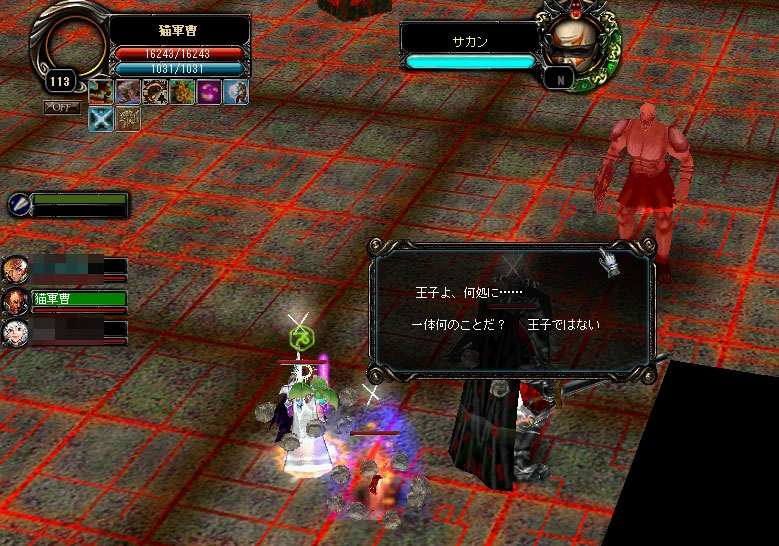Screen dimensions: 779x546
Task: Click the lion head buff icon
Action: [181, 92]
